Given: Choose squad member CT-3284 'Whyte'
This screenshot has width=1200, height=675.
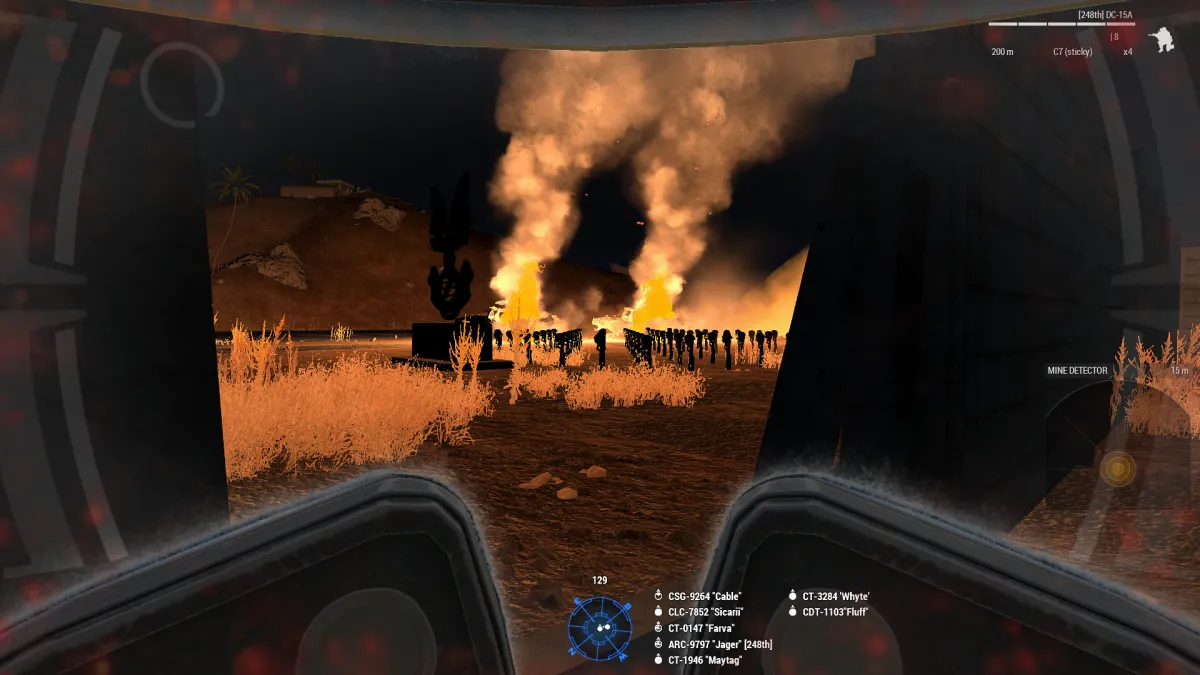Looking at the screenshot, I should pyautogui.click(x=836, y=596).
